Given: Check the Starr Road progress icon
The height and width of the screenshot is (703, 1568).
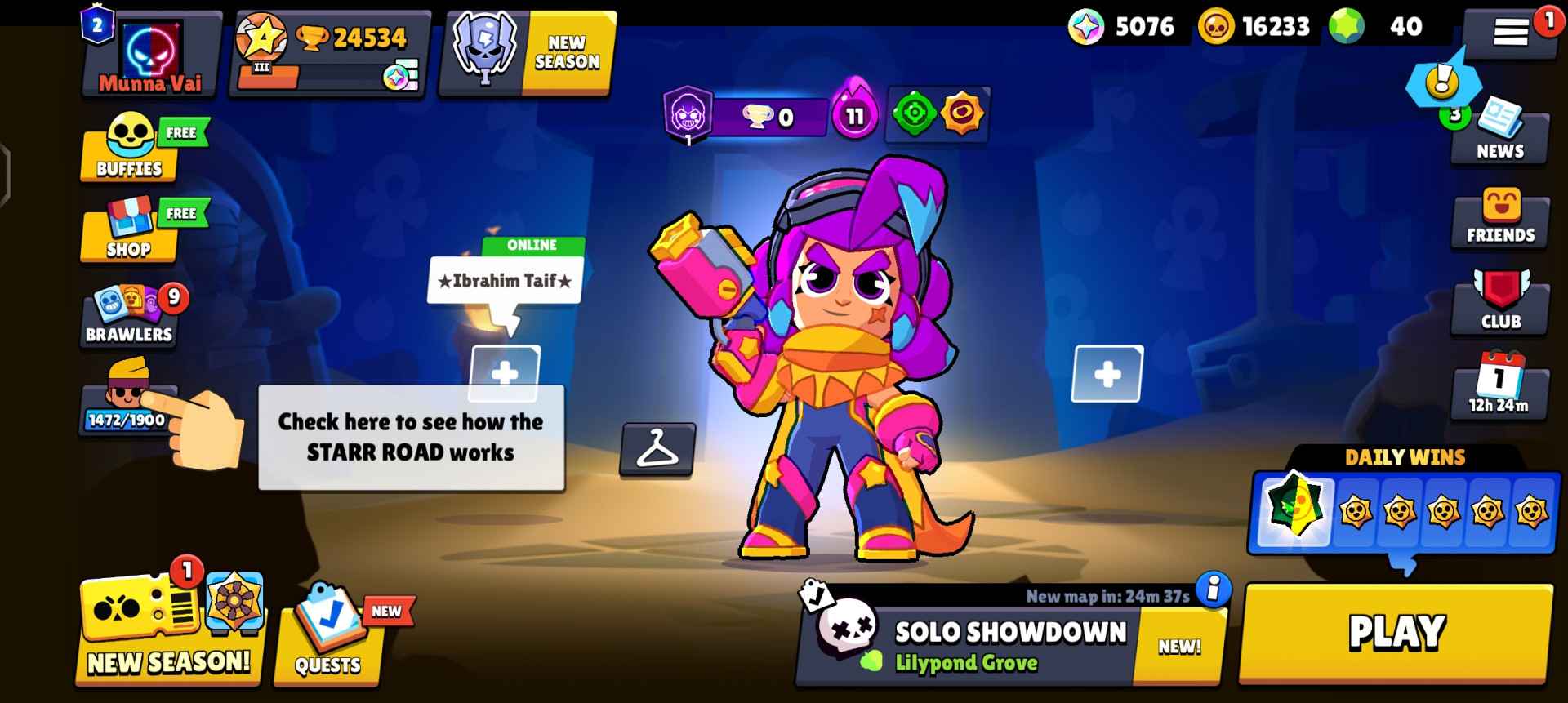Looking at the screenshot, I should (127, 408).
